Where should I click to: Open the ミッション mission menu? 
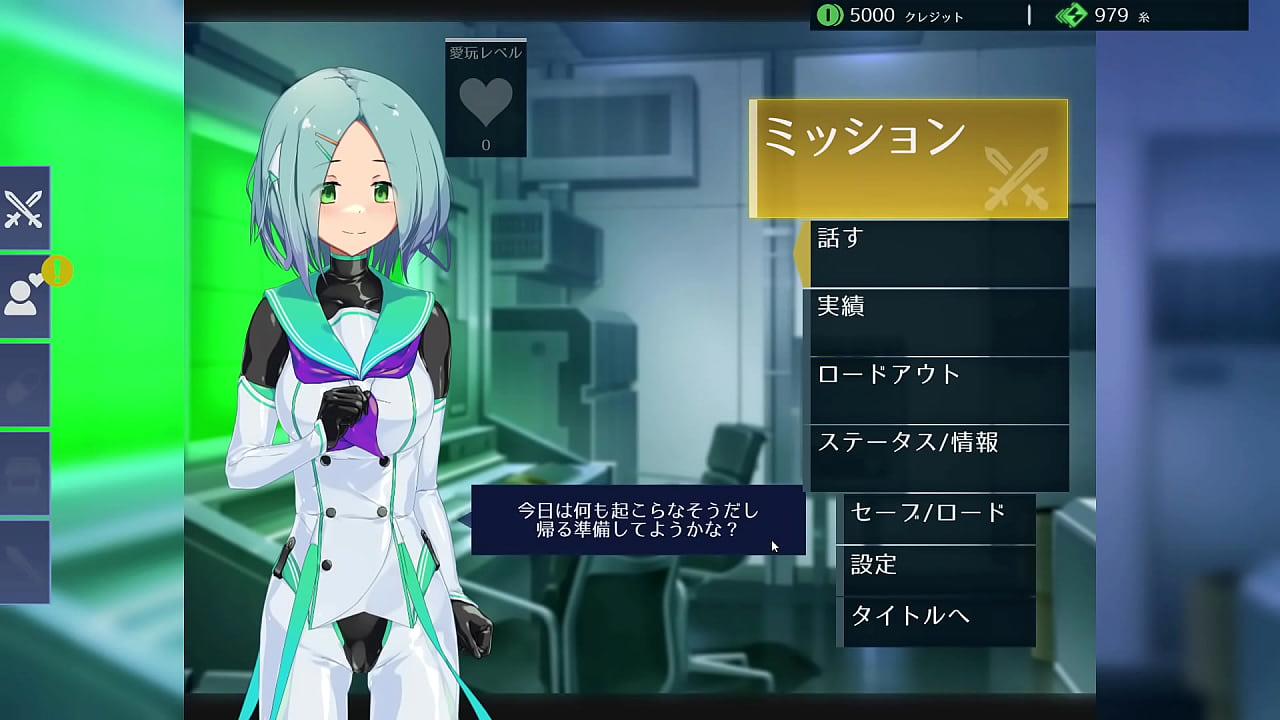pos(908,158)
